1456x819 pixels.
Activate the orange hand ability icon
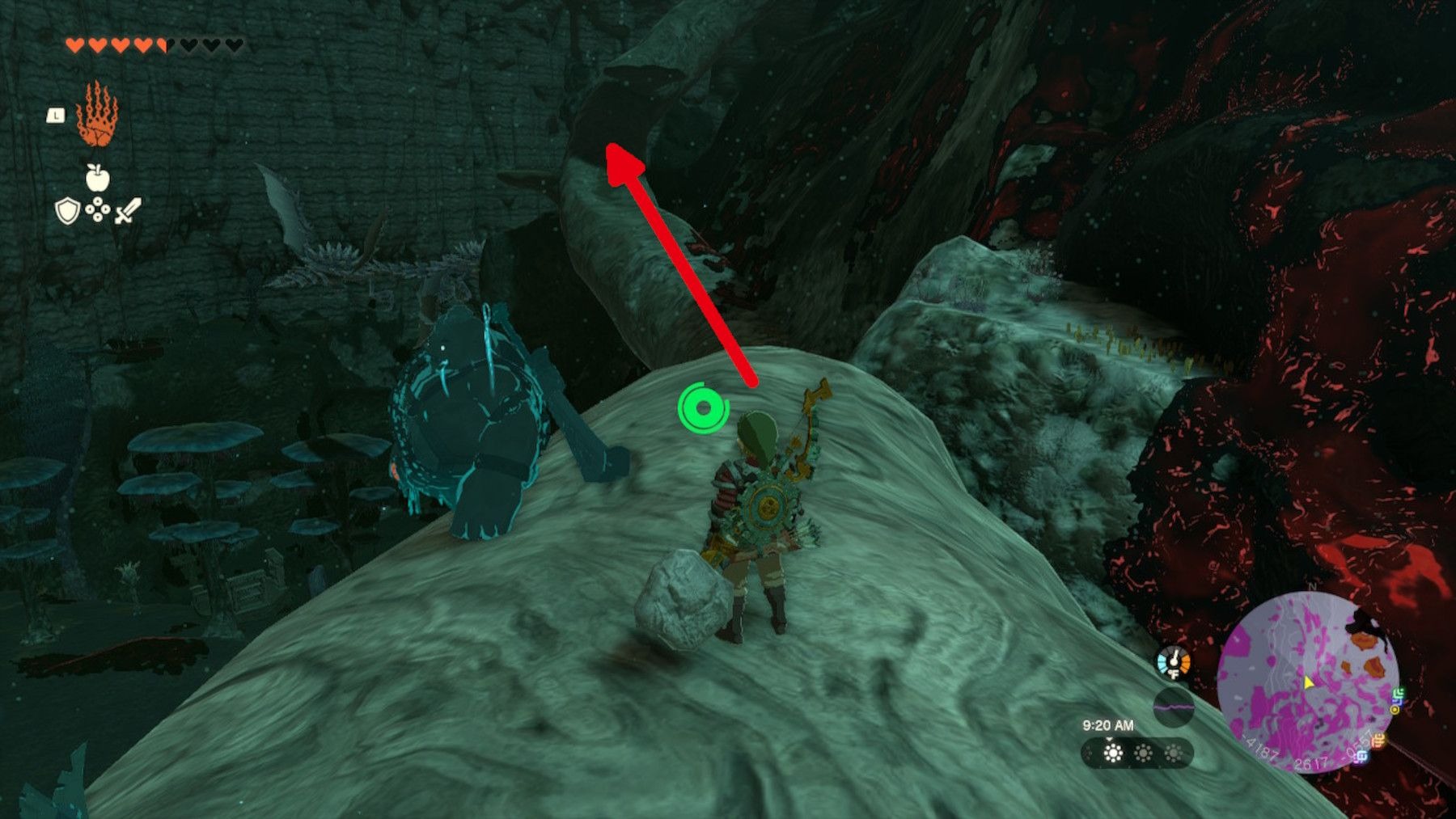tap(97, 115)
